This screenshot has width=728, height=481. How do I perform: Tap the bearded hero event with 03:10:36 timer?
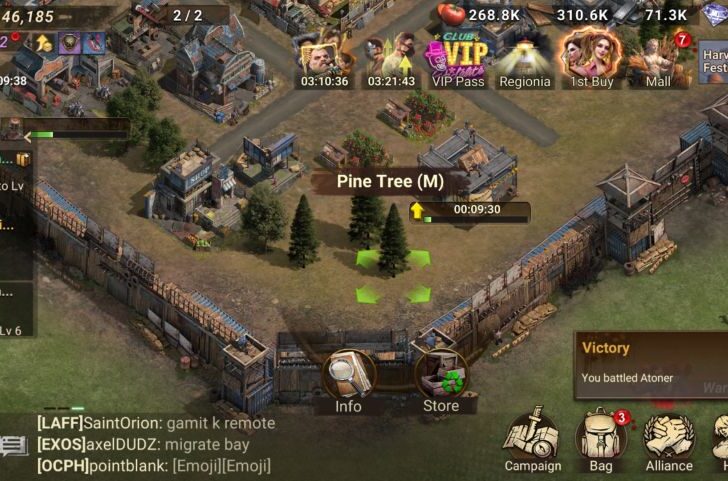tap(323, 62)
